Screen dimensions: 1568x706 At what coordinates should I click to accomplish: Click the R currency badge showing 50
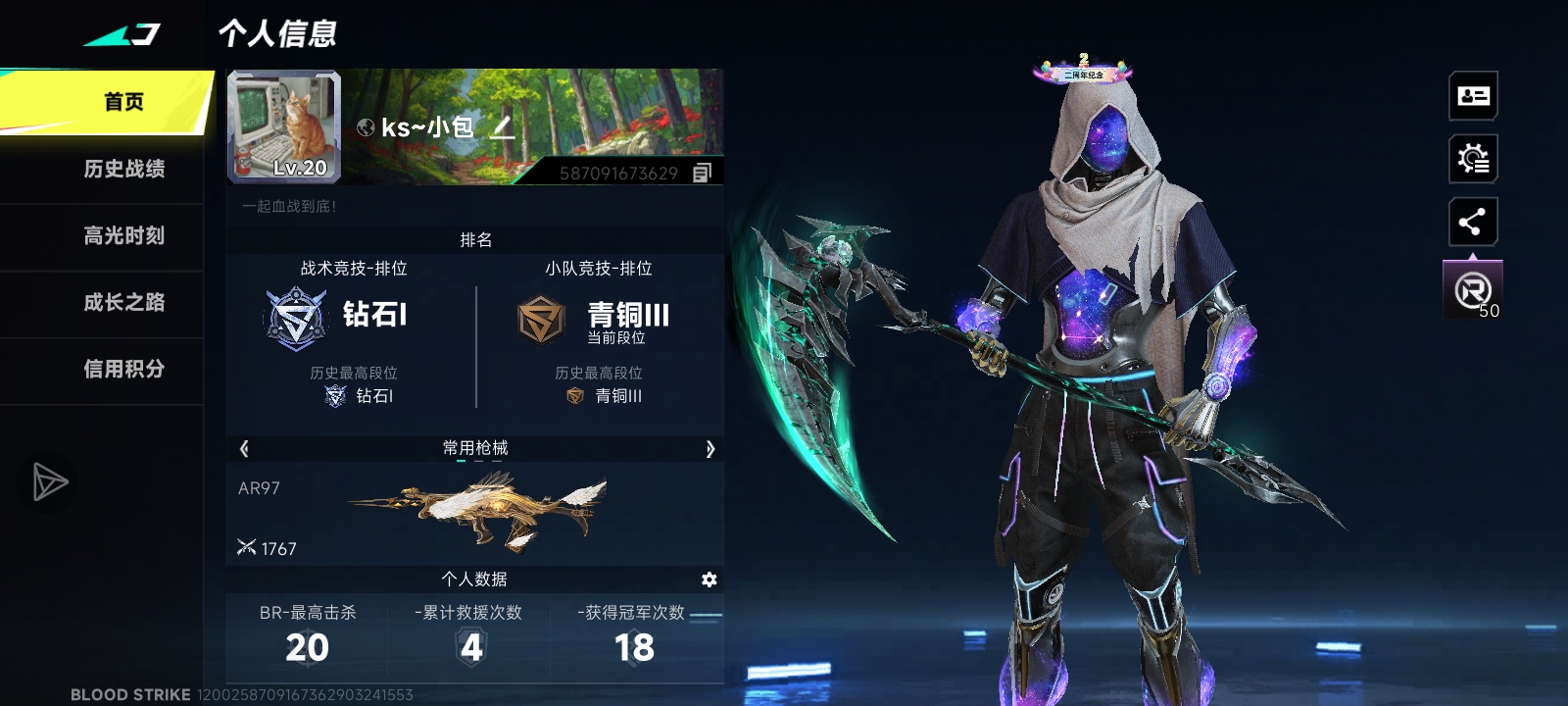1472,289
